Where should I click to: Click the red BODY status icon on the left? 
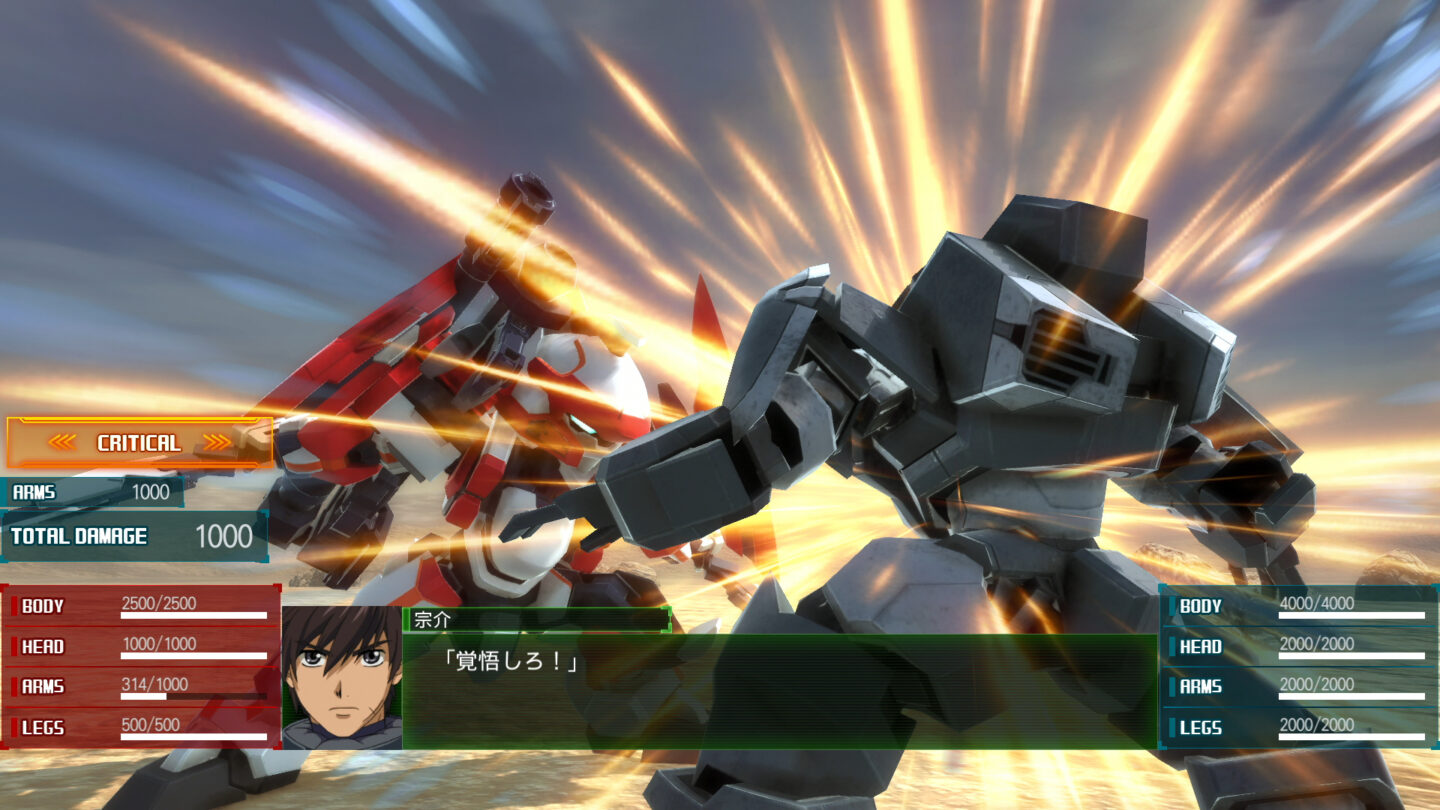(13, 605)
